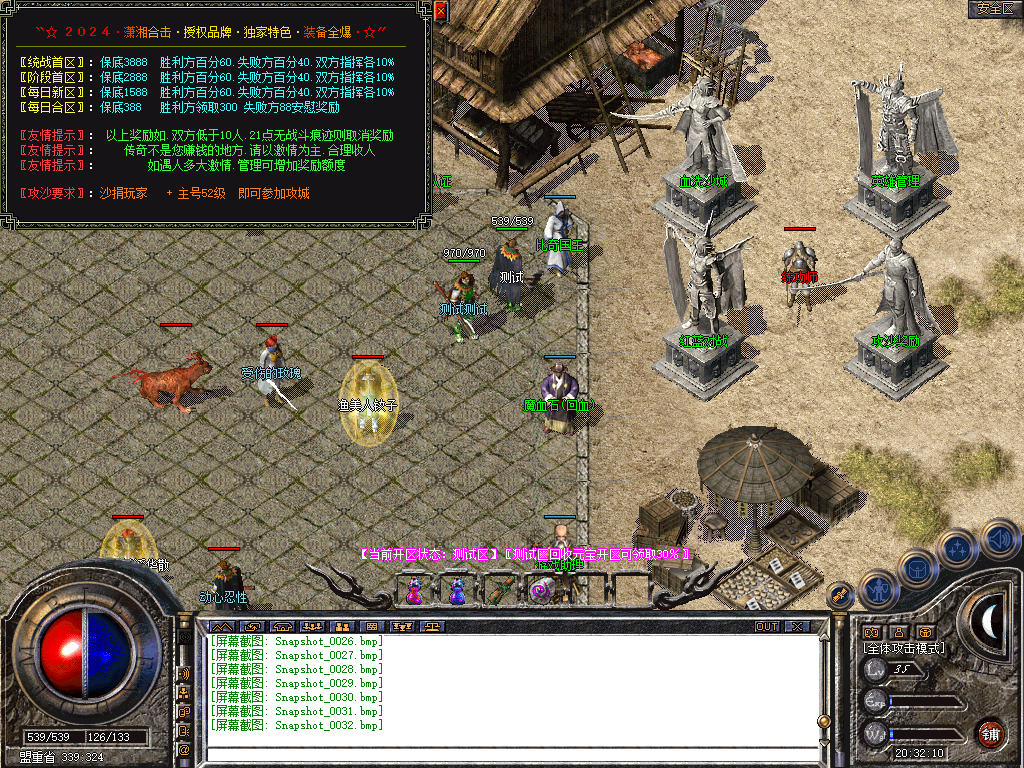Click the small satellite icon button
This screenshot has height=768, width=1024.
[x=838, y=597]
